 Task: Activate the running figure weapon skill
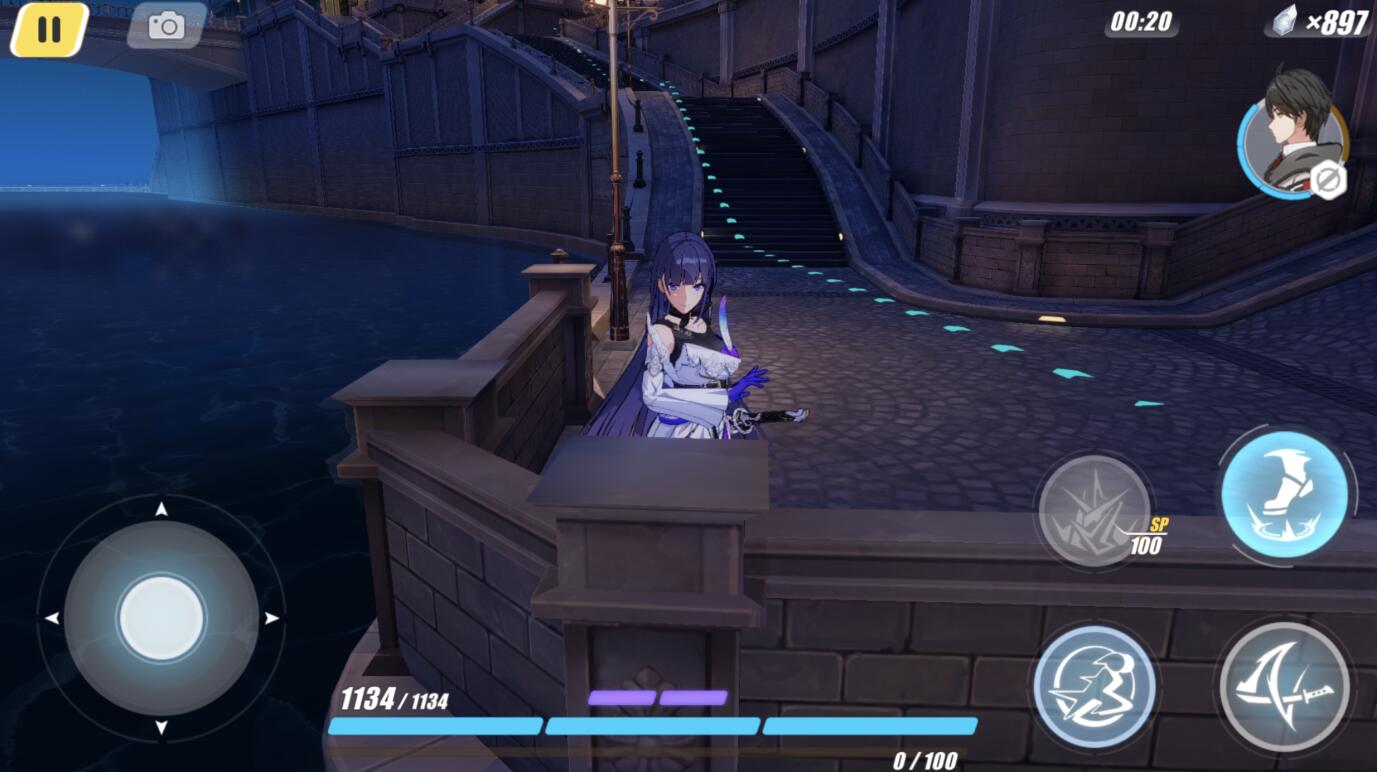pyautogui.click(x=1094, y=686)
